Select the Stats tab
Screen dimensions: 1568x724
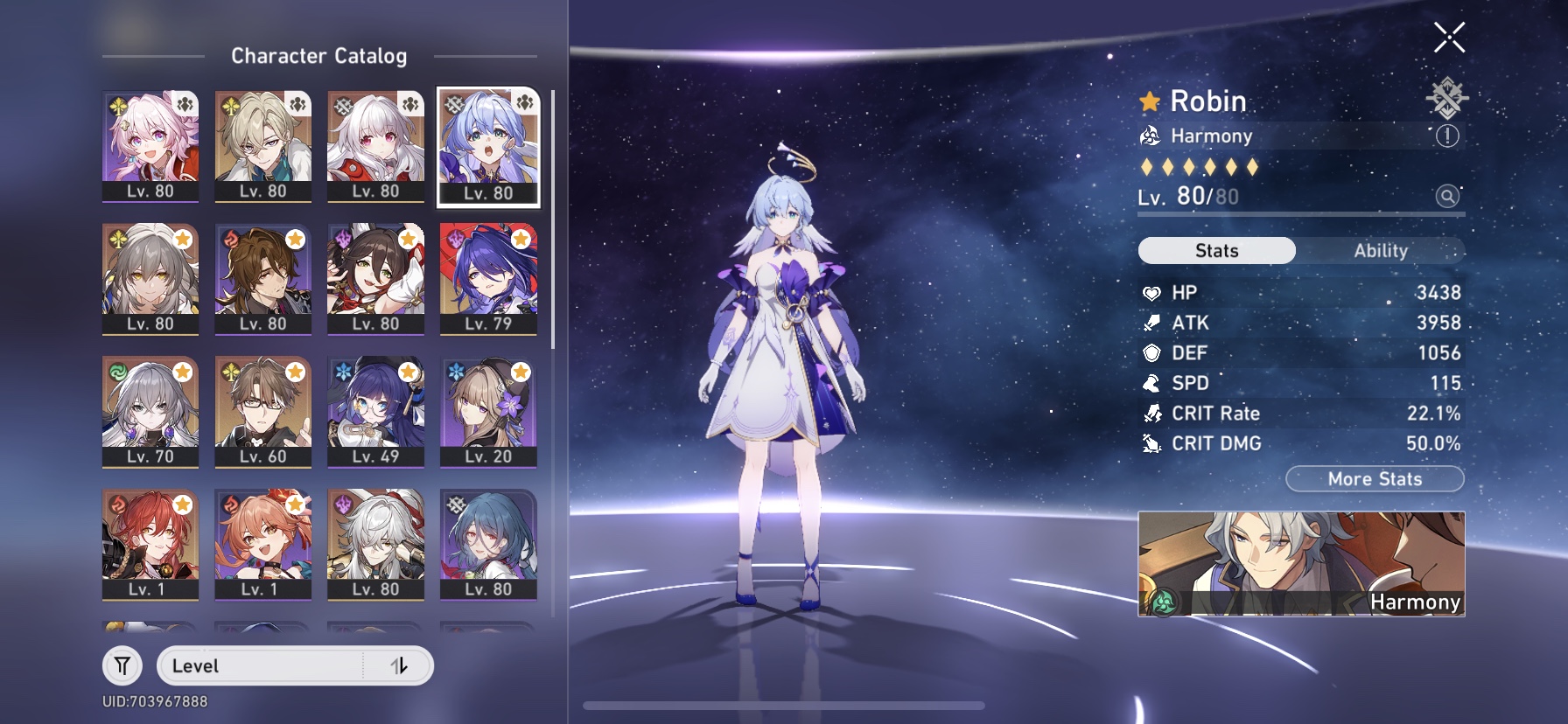click(x=1215, y=250)
